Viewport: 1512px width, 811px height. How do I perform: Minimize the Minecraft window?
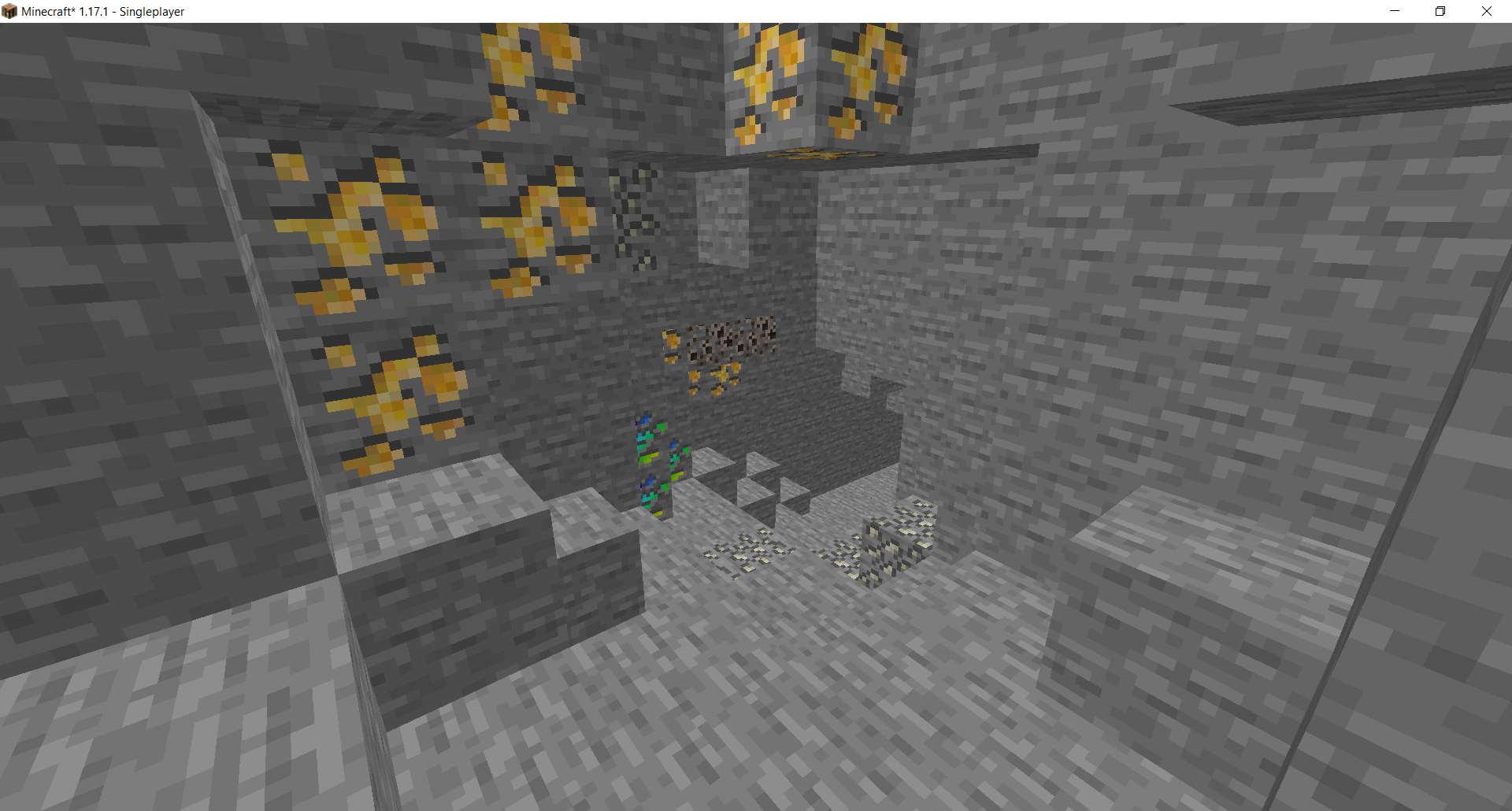(x=1394, y=11)
